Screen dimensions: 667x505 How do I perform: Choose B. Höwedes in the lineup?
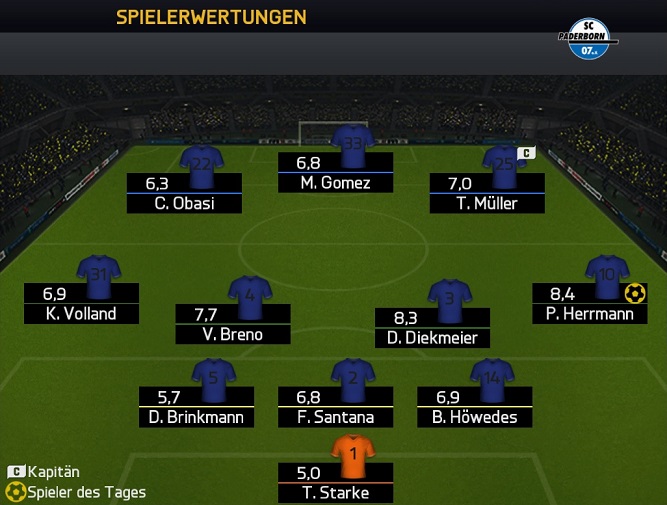pyautogui.click(x=475, y=407)
